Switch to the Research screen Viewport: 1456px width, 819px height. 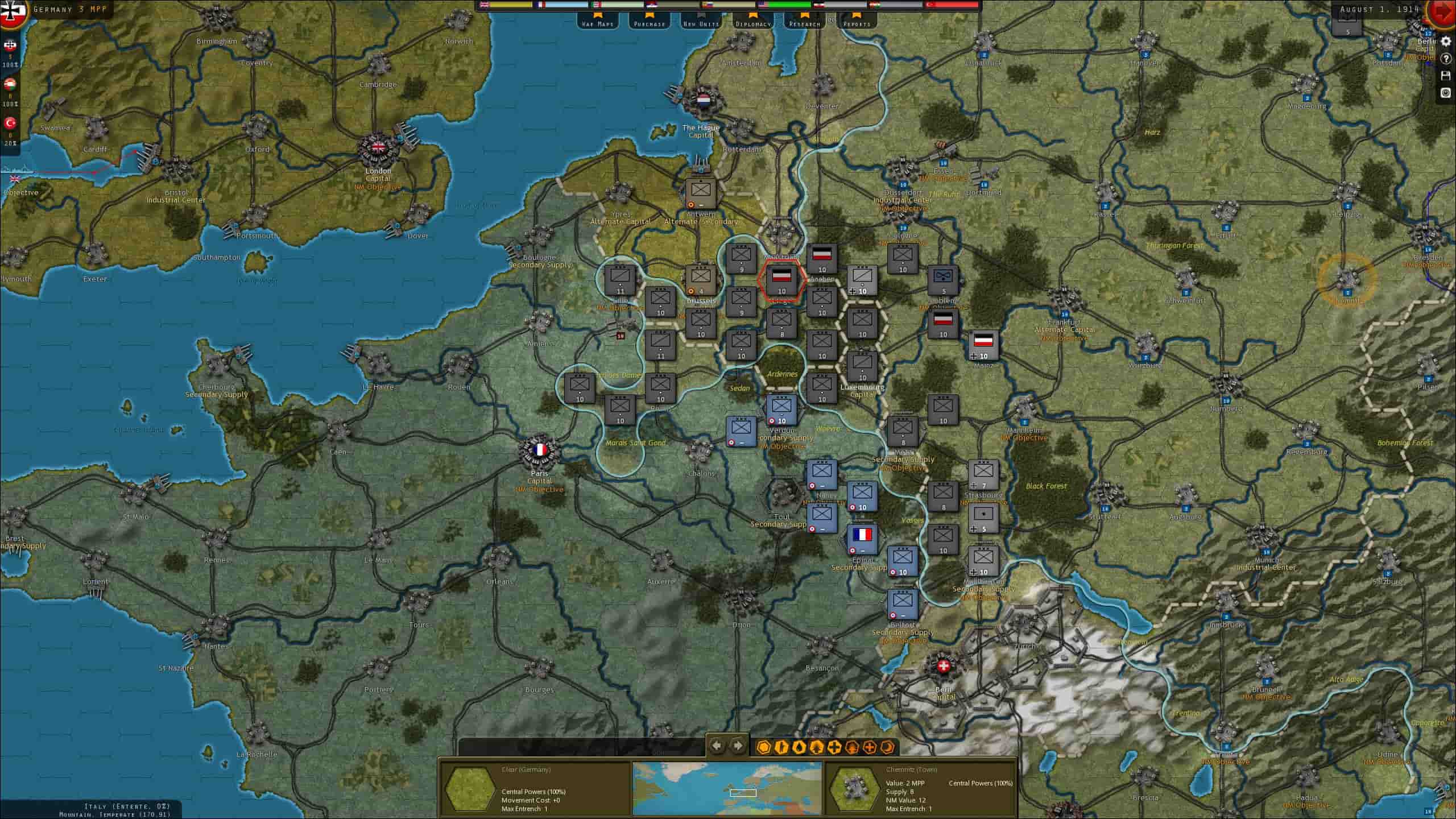pos(804,23)
